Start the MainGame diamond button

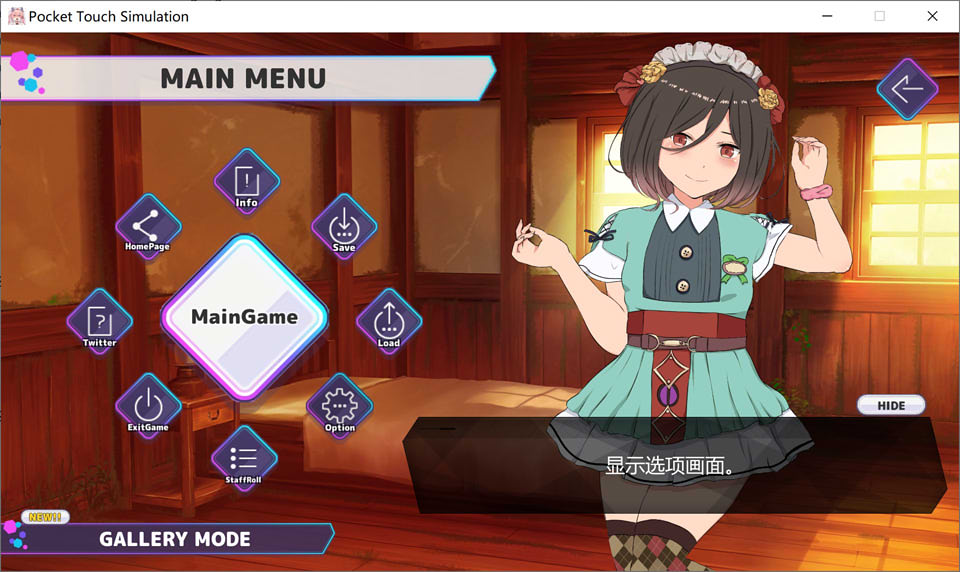[244, 317]
